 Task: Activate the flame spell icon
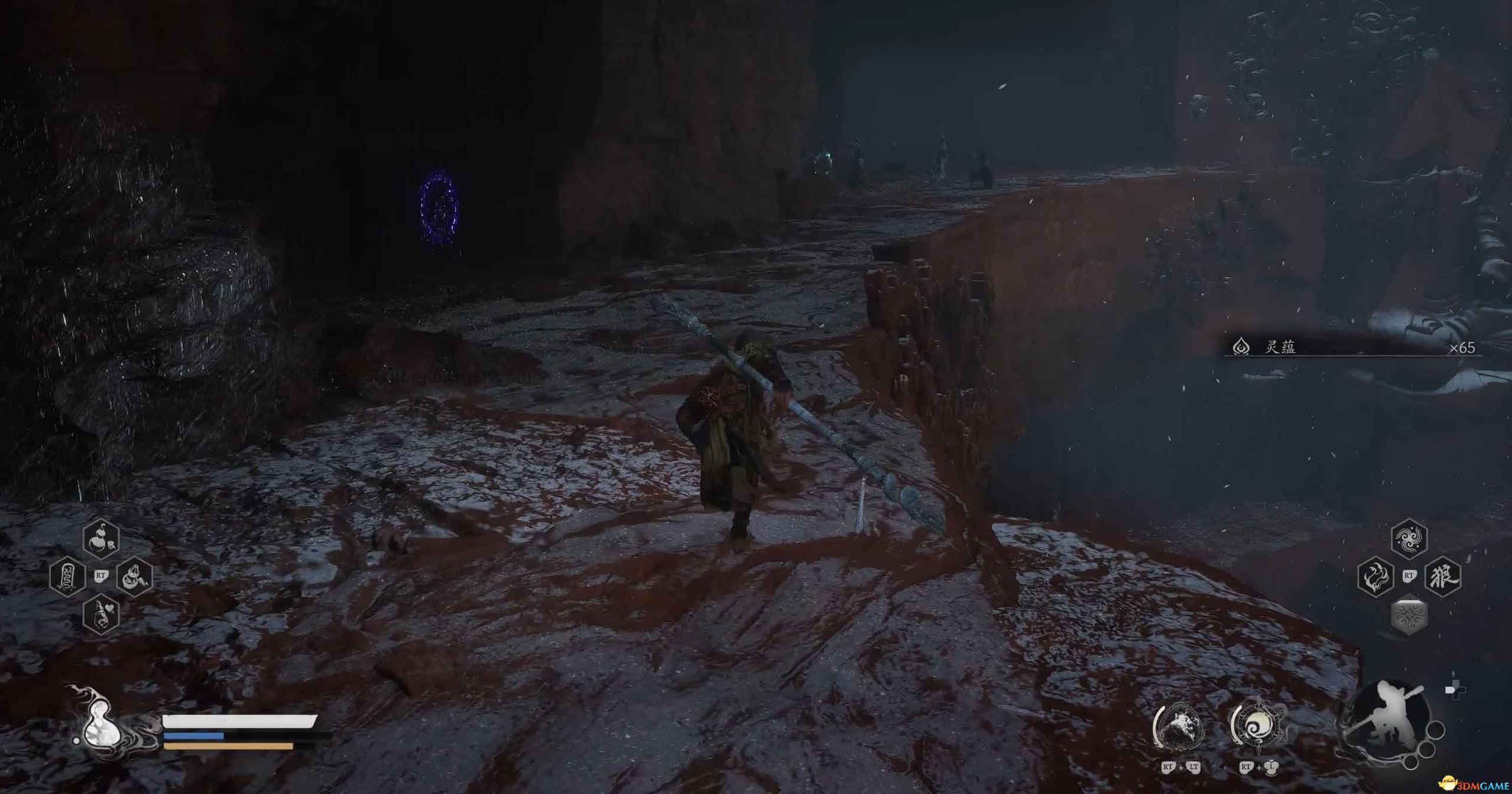pyautogui.click(x=1376, y=576)
